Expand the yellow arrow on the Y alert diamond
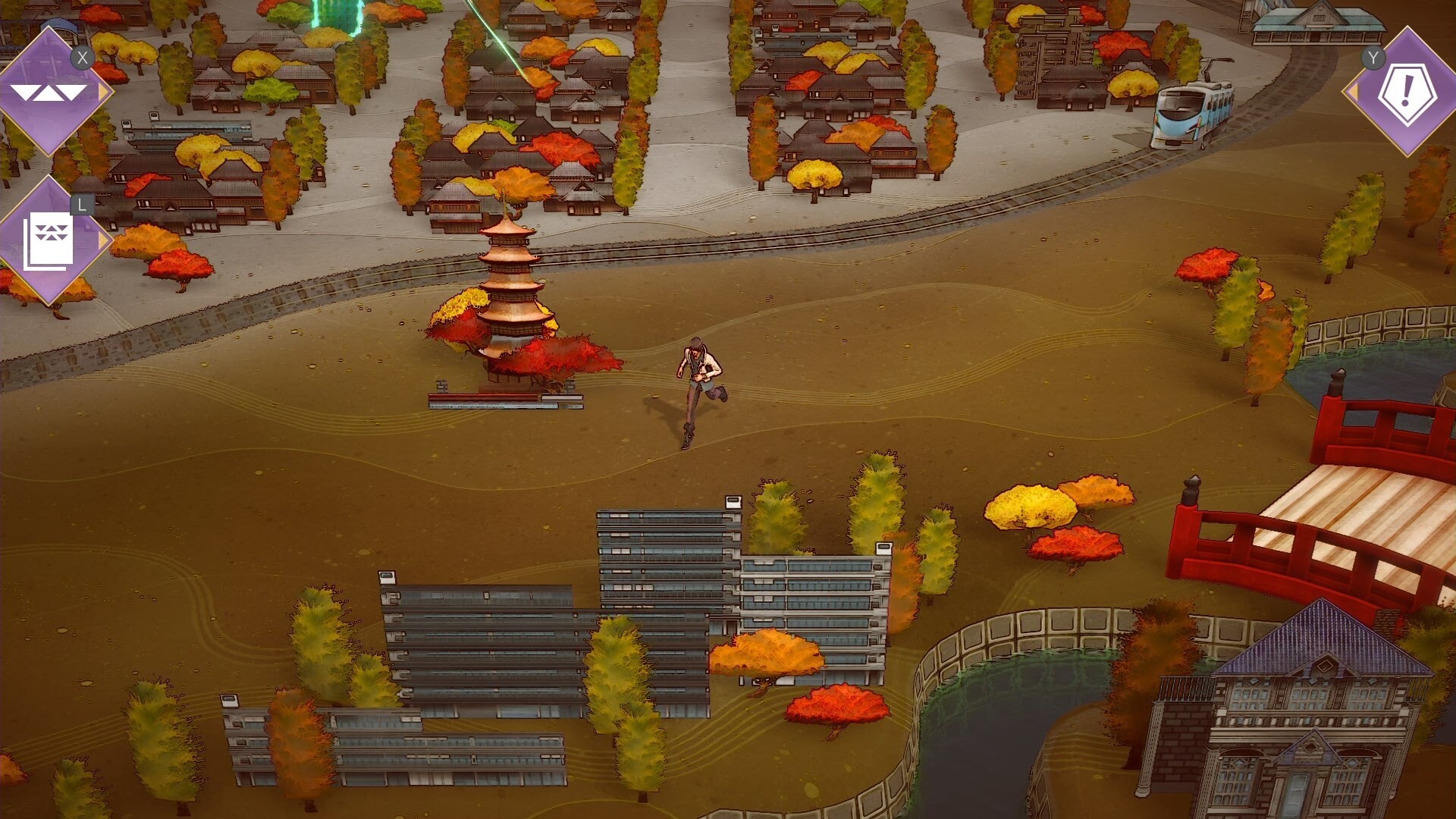1456x819 pixels. (x=1354, y=91)
